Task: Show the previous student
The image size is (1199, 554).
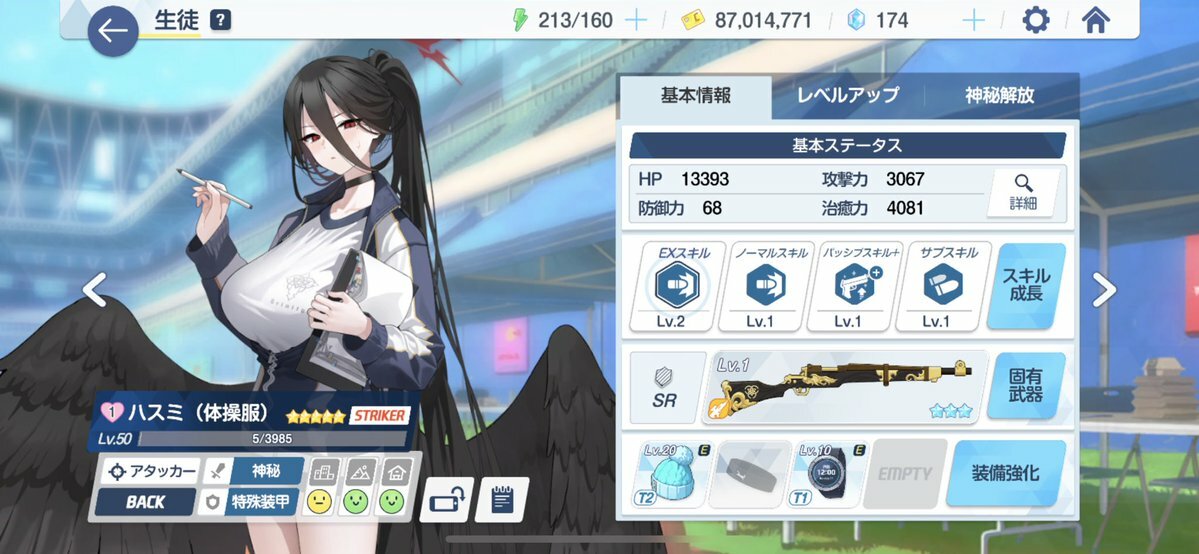Action: point(94,291)
